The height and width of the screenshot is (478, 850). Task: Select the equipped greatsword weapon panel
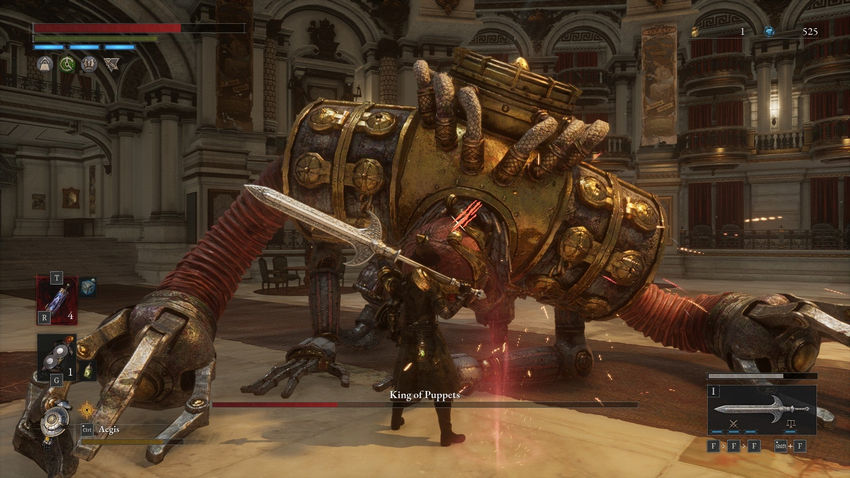point(761,409)
